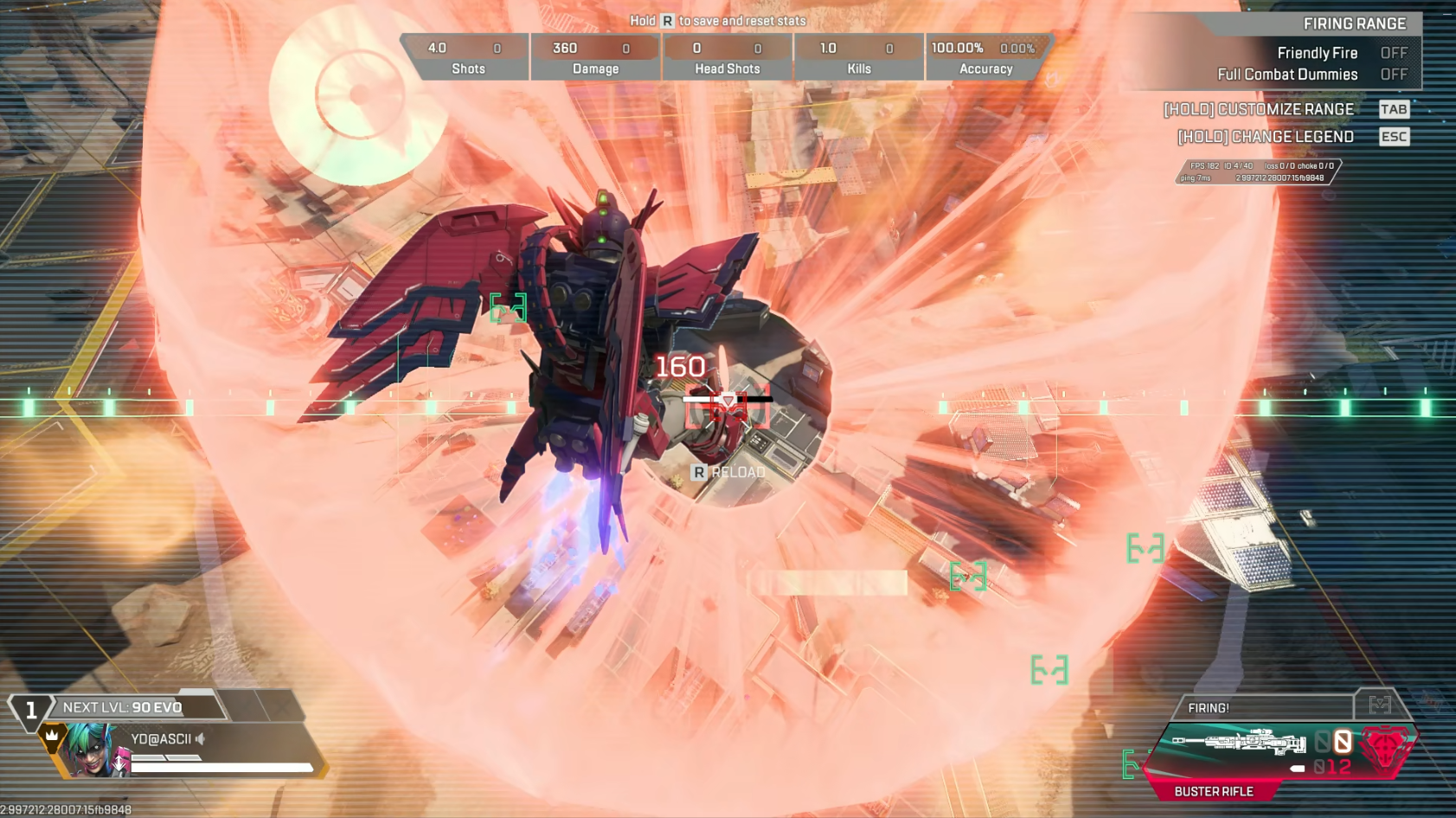Activate the red crosshair ultimate icon
Image resolution: width=1456 pixels, height=818 pixels.
(x=1385, y=747)
